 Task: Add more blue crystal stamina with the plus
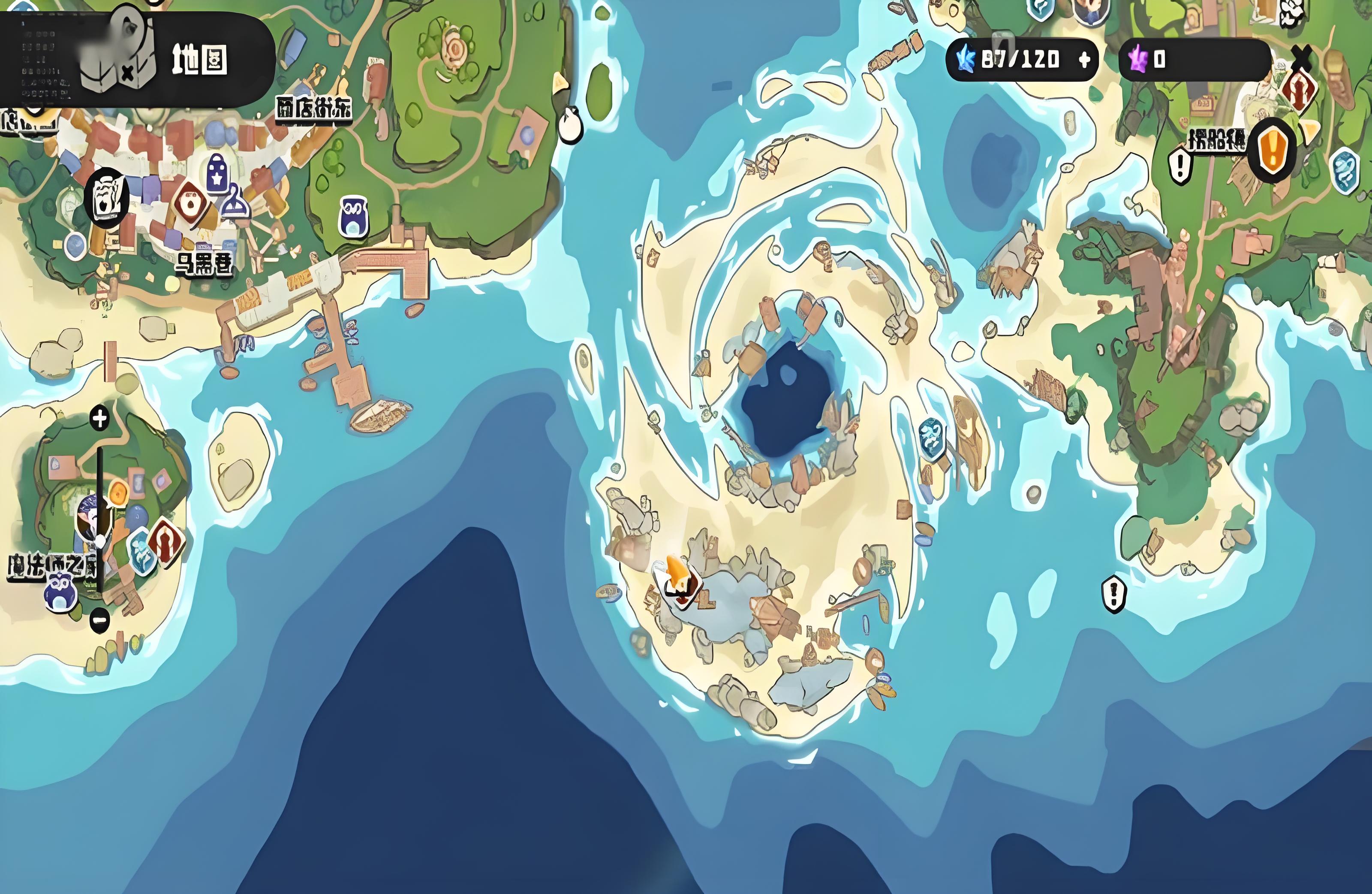[1084, 59]
